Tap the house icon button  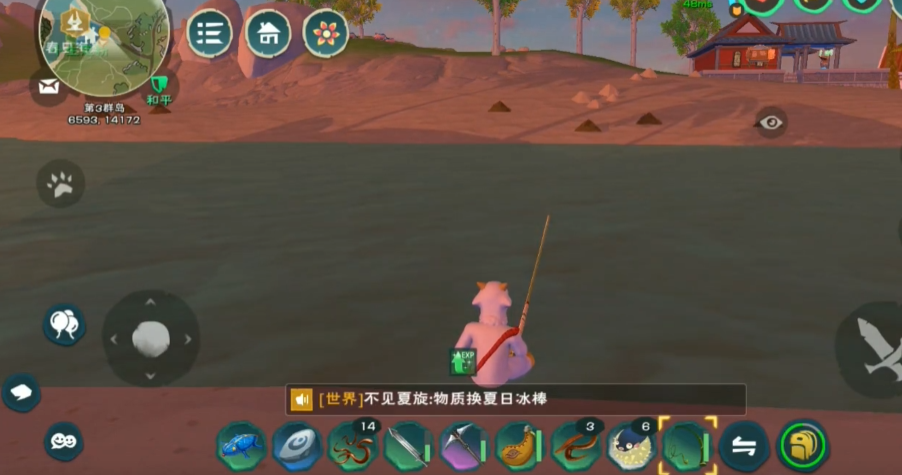[x=268, y=33]
